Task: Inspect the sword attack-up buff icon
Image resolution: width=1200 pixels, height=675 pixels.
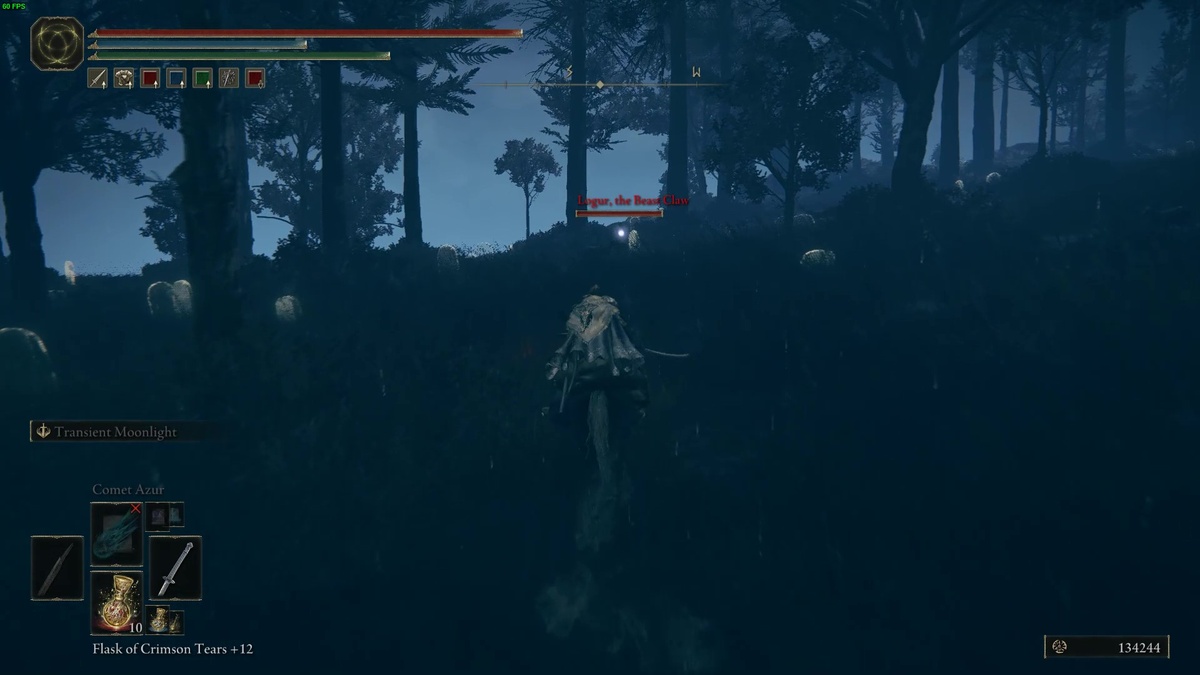Action: 98,77
